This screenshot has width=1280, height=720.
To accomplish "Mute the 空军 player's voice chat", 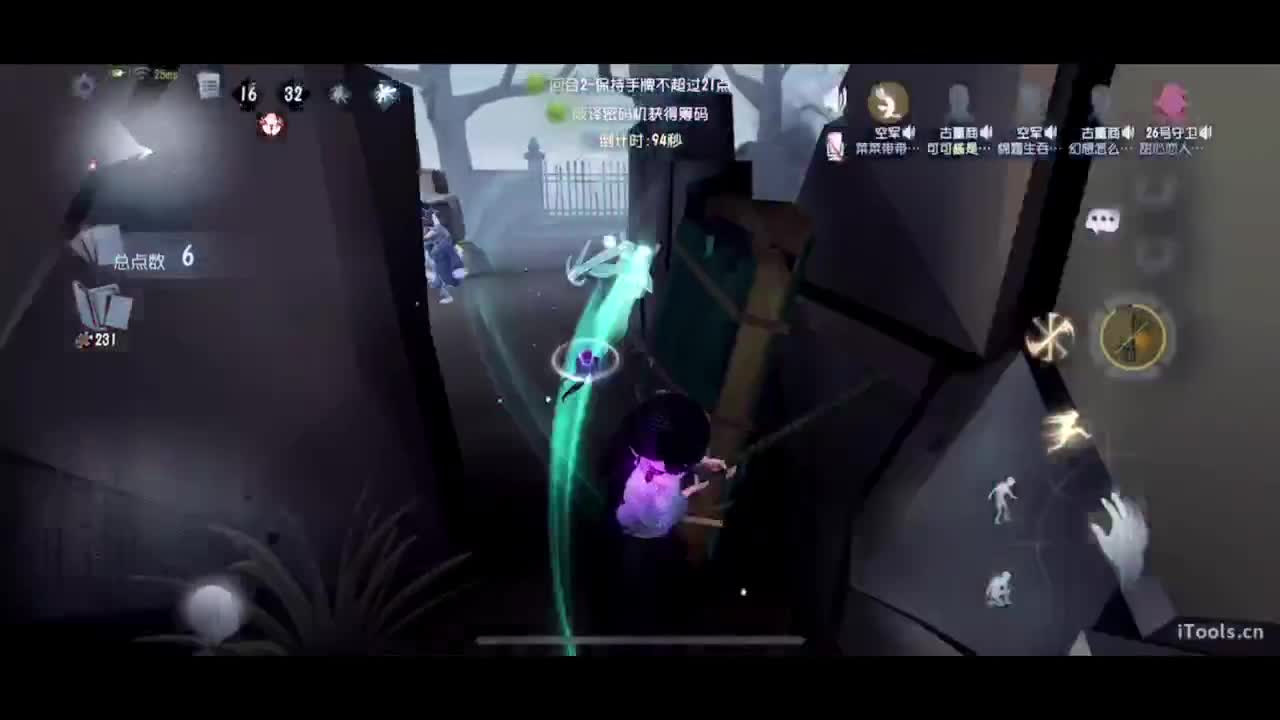I will [908, 131].
